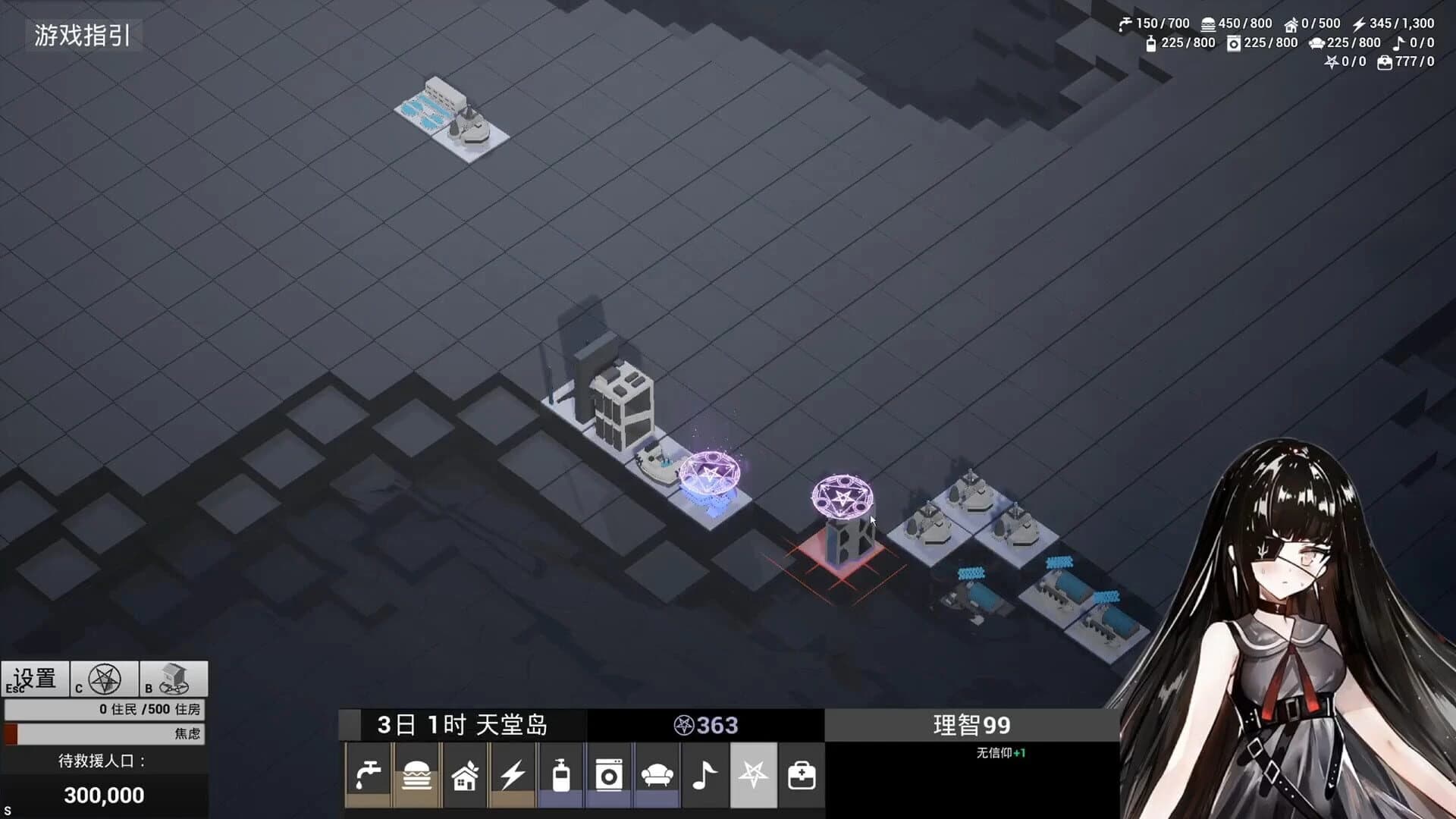Open the burger food build category
This screenshot has width=1456, height=819.
click(x=416, y=775)
